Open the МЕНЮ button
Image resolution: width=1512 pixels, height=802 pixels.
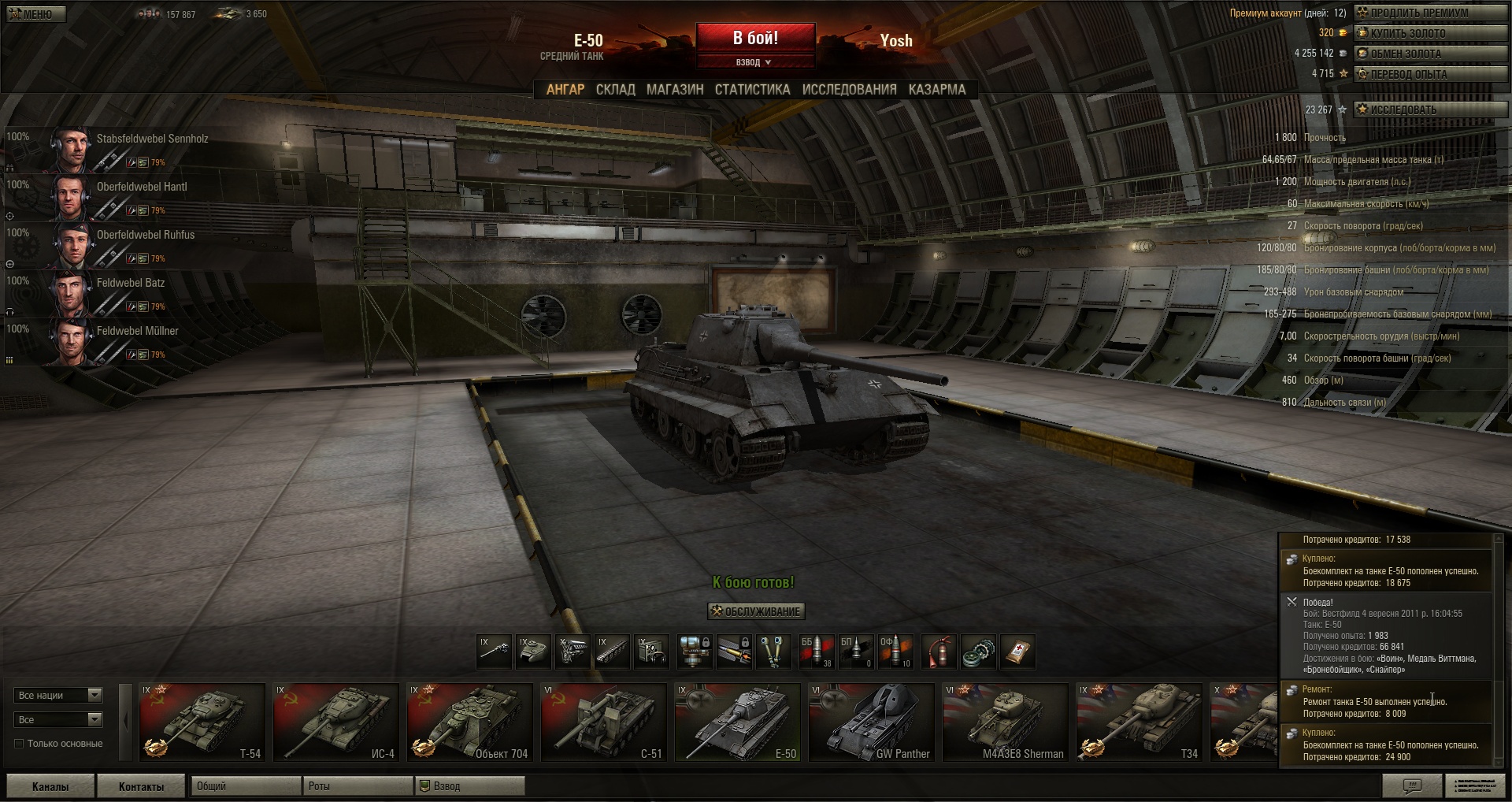click(x=36, y=13)
